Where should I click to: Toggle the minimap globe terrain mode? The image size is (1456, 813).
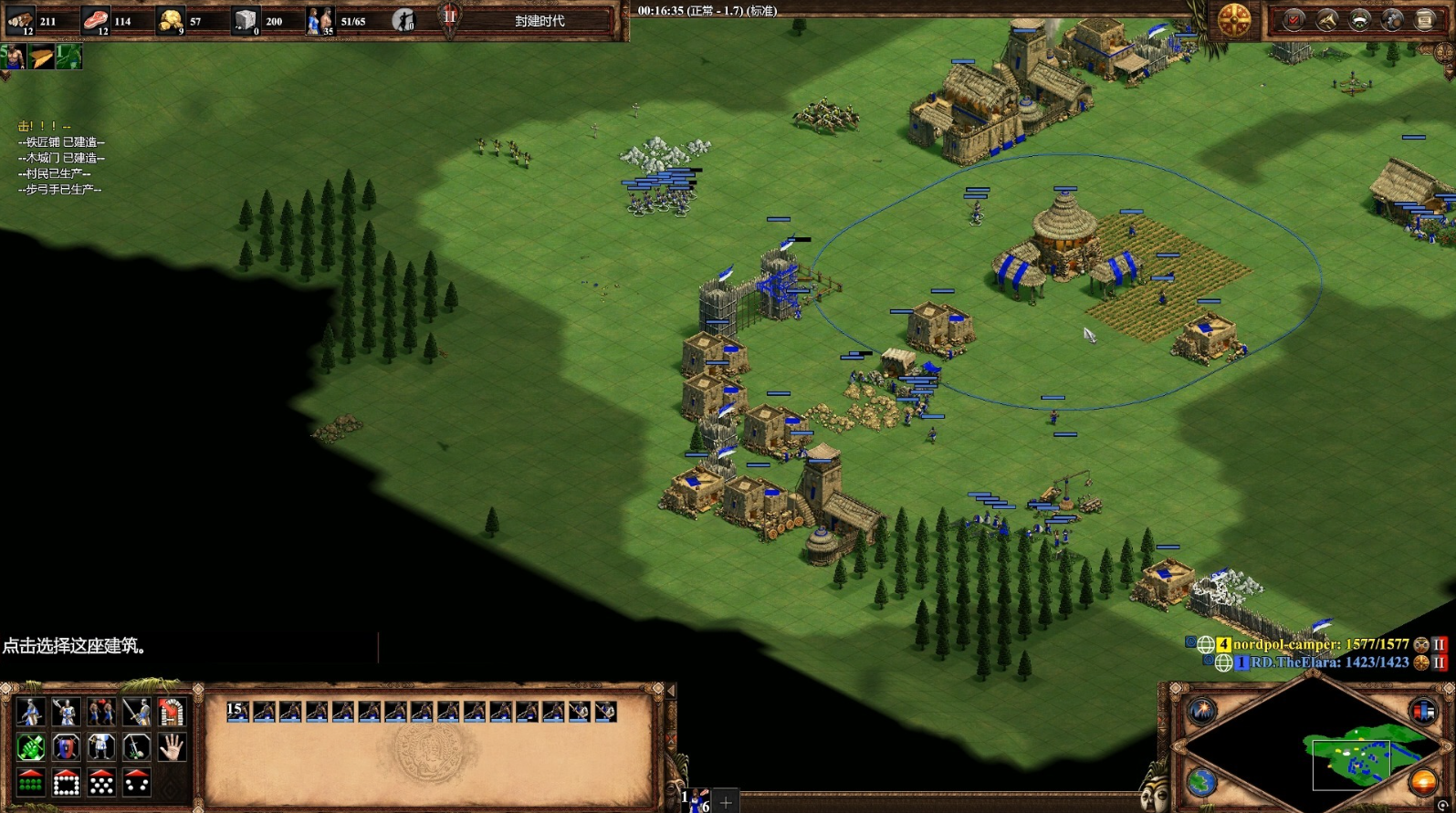1201,782
